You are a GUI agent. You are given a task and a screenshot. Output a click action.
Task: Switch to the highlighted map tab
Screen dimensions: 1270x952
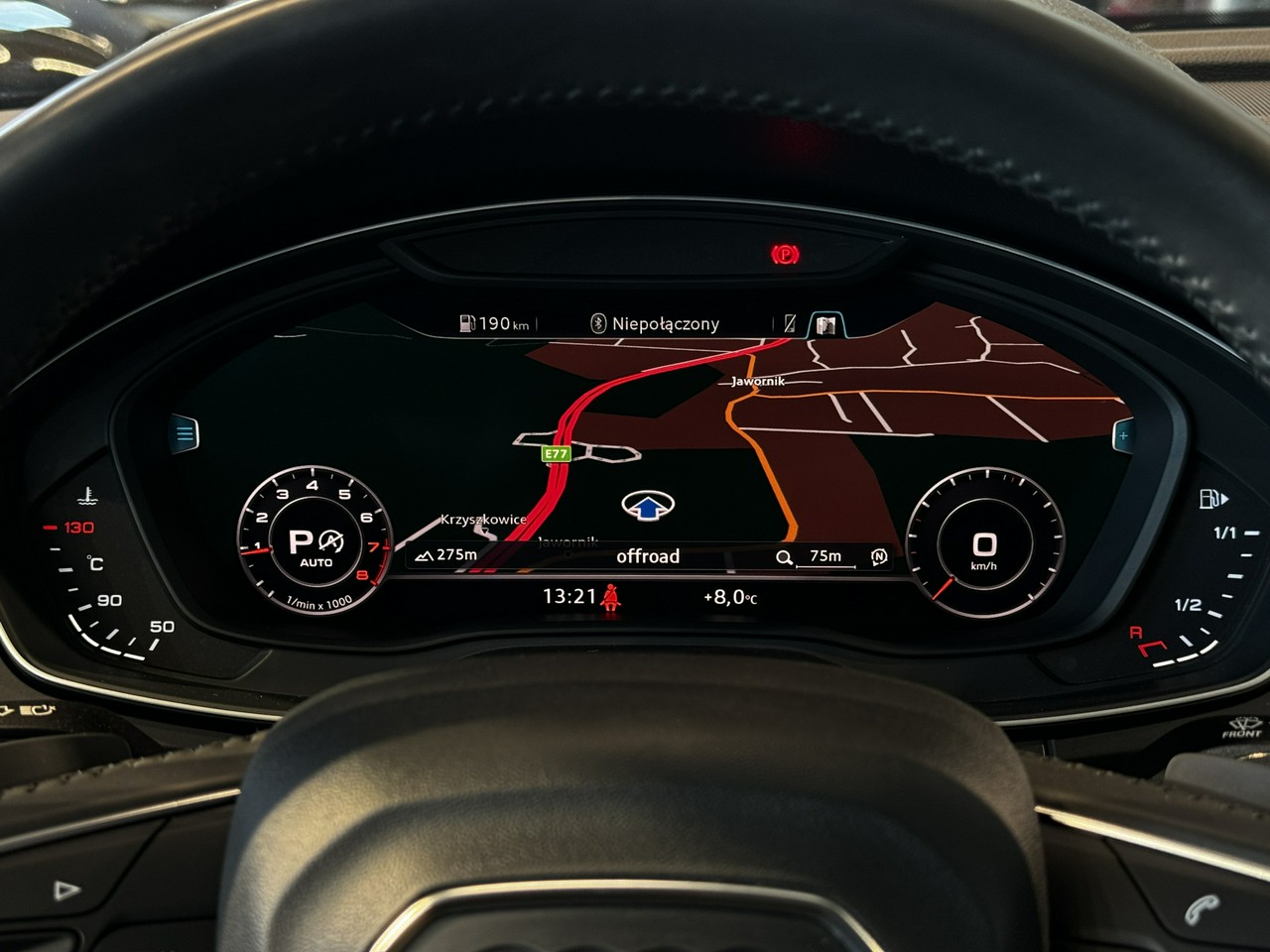pos(825,324)
